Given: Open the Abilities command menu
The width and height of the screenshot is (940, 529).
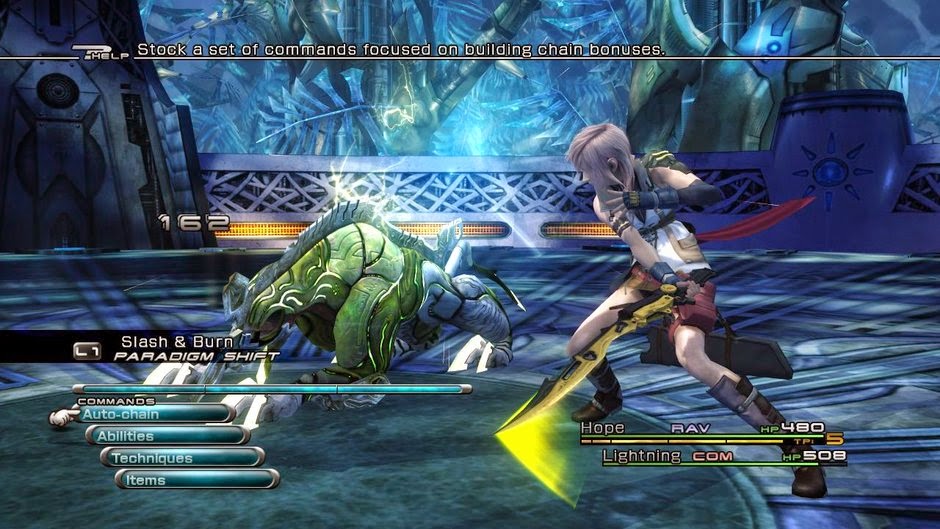Looking at the screenshot, I should coord(166,436).
